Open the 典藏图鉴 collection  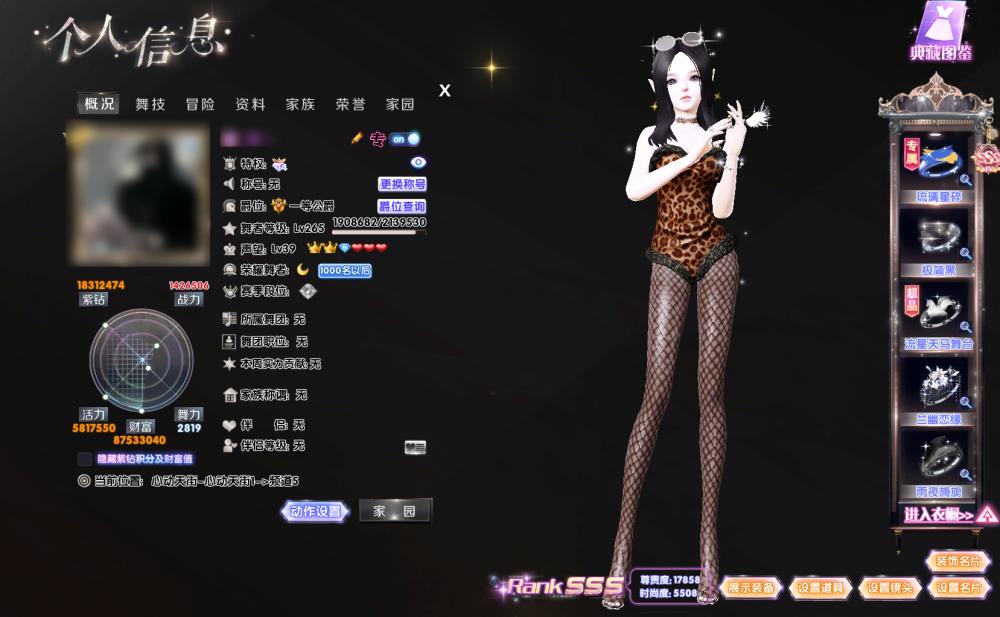[x=940, y=33]
